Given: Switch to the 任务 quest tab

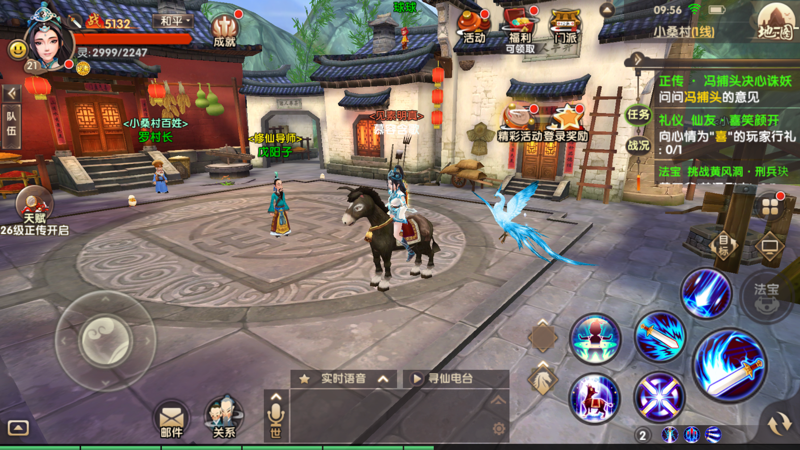Looking at the screenshot, I should click(638, 114).
